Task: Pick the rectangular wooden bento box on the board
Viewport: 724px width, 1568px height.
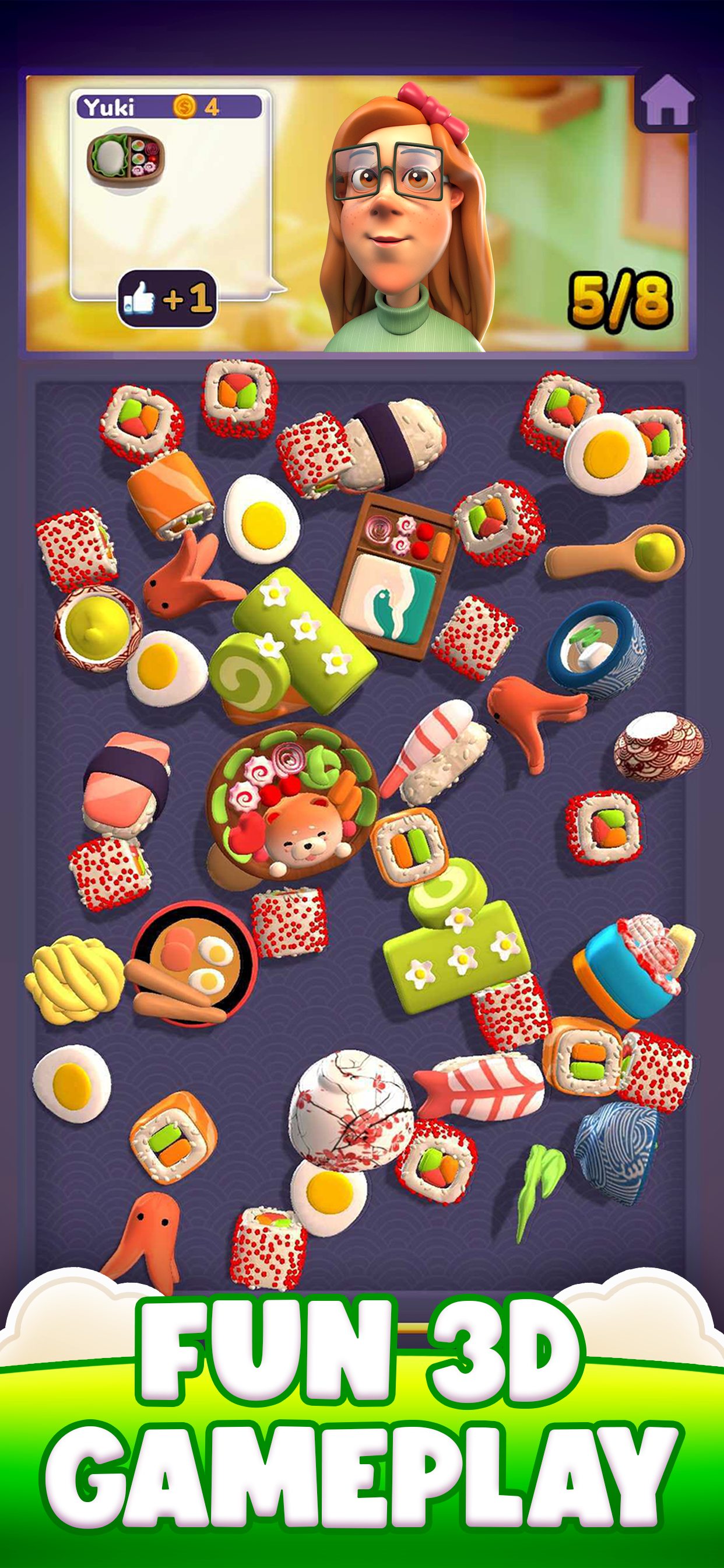Action: 395,576
